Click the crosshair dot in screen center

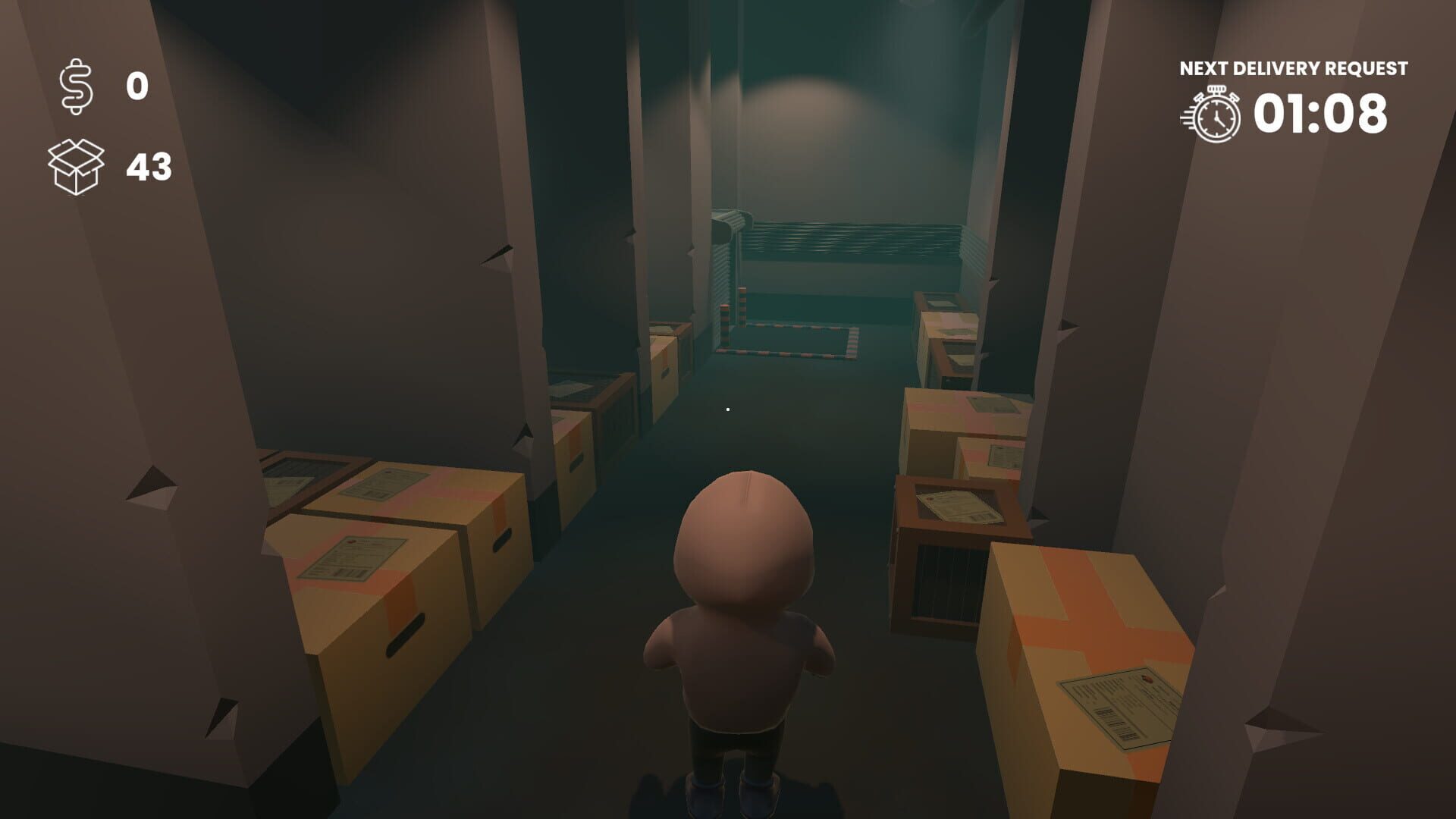click(x=728, y=407)
